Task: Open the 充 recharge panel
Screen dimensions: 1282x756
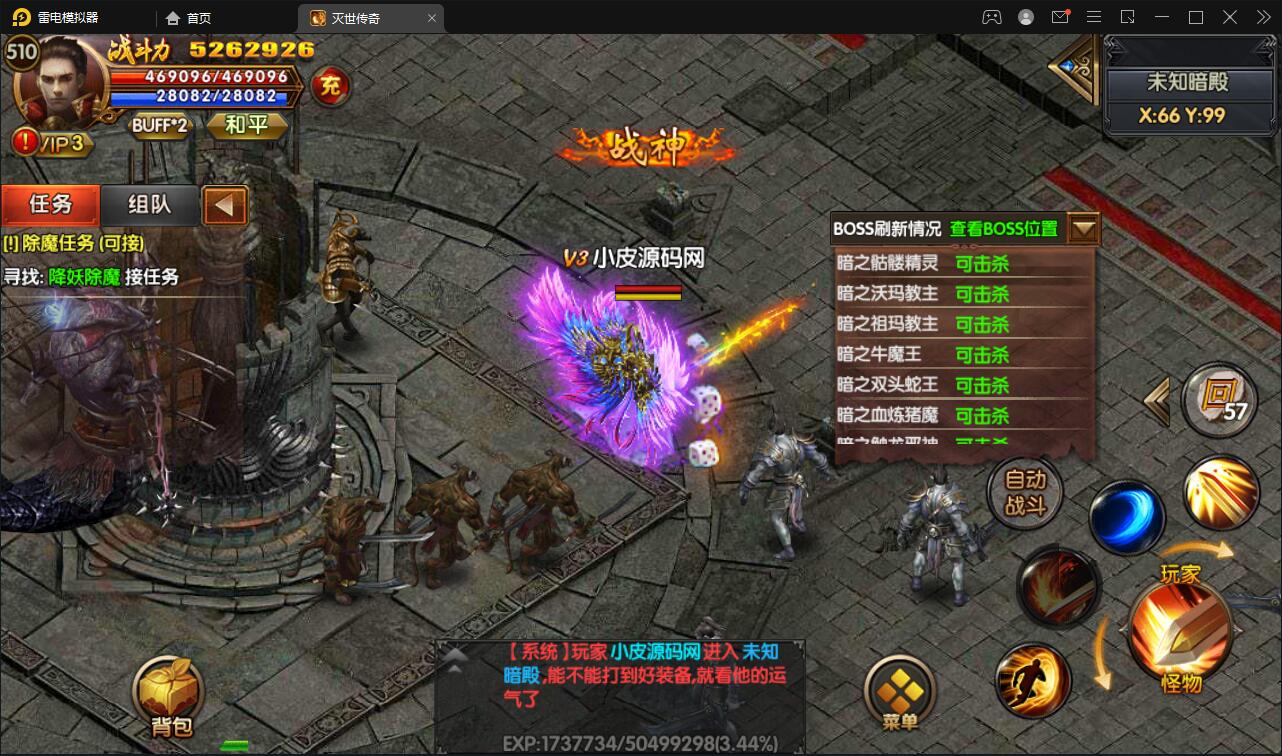Action: tap(331, 88)
